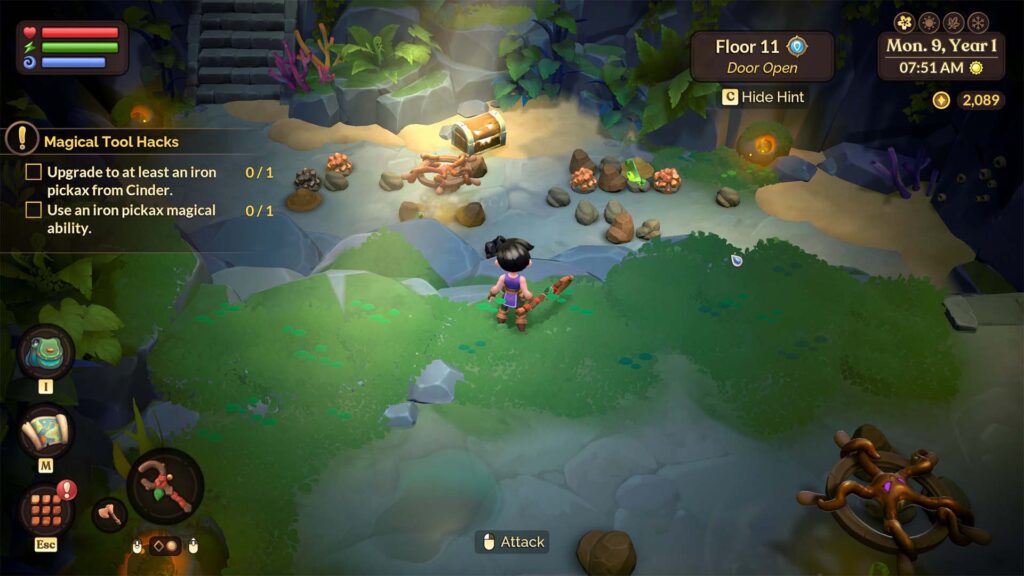
Task: Select the equipped wooden staff tool
Action: (x=165, y=486)
